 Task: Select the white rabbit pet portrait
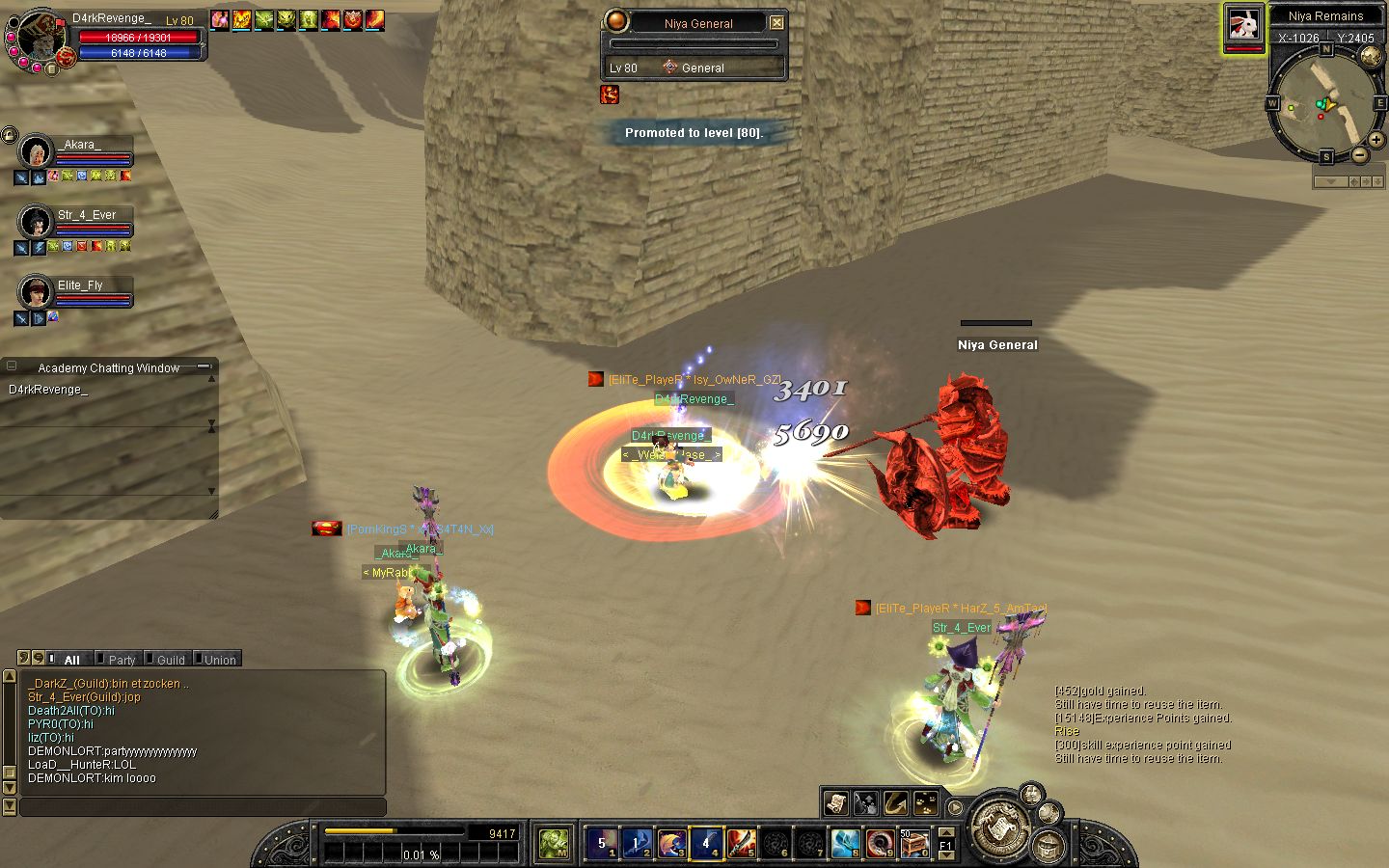[1243, 25]
